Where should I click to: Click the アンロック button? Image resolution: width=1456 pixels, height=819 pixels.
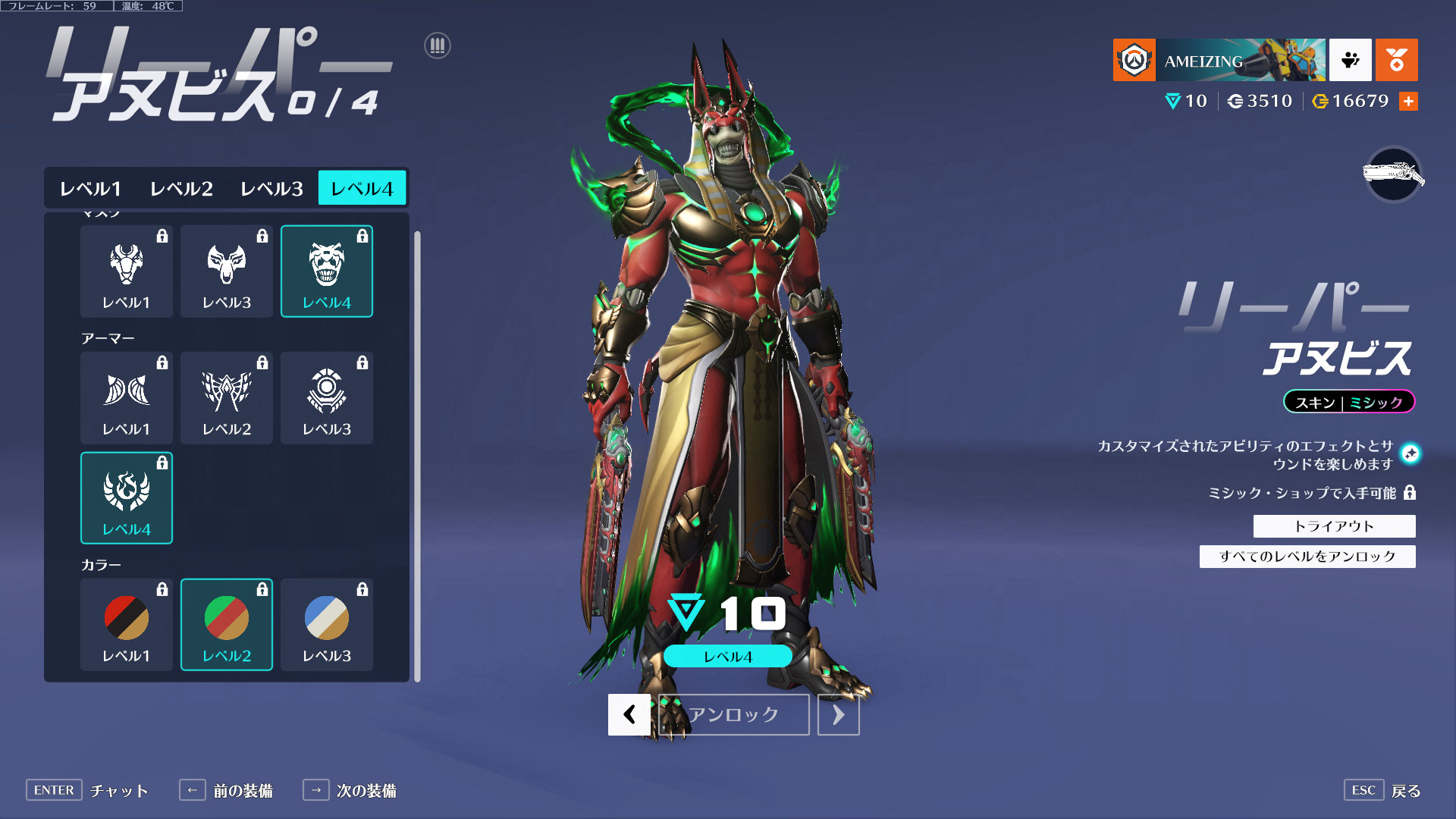tap(733, 714)
